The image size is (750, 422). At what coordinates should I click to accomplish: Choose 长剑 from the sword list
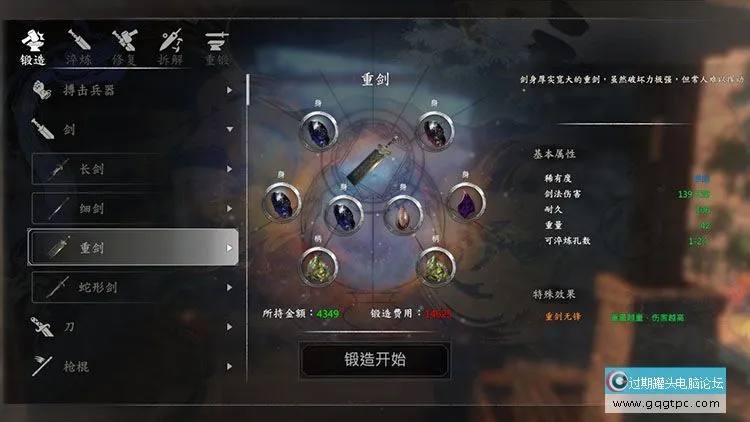click(x=133, y=169)
